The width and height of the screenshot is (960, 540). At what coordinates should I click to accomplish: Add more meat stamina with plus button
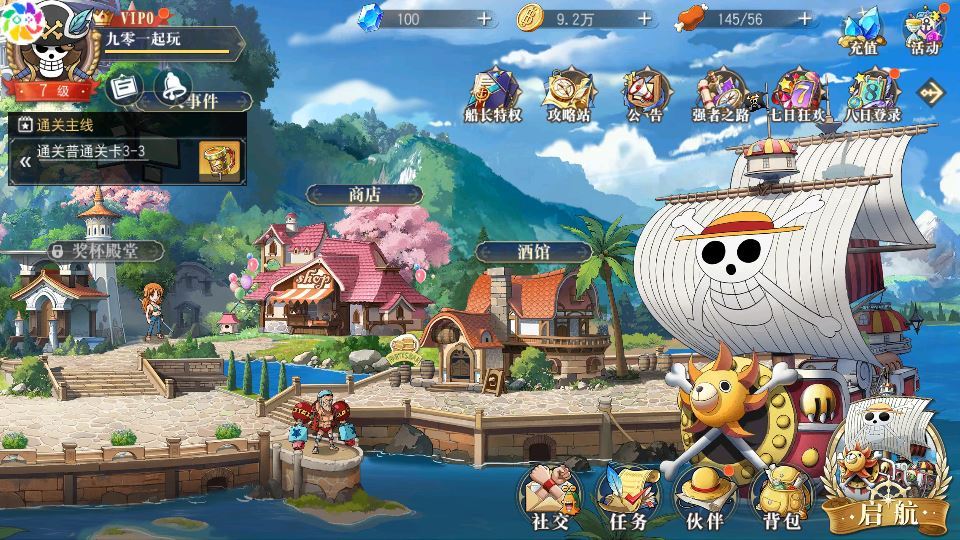coord(802,18)
